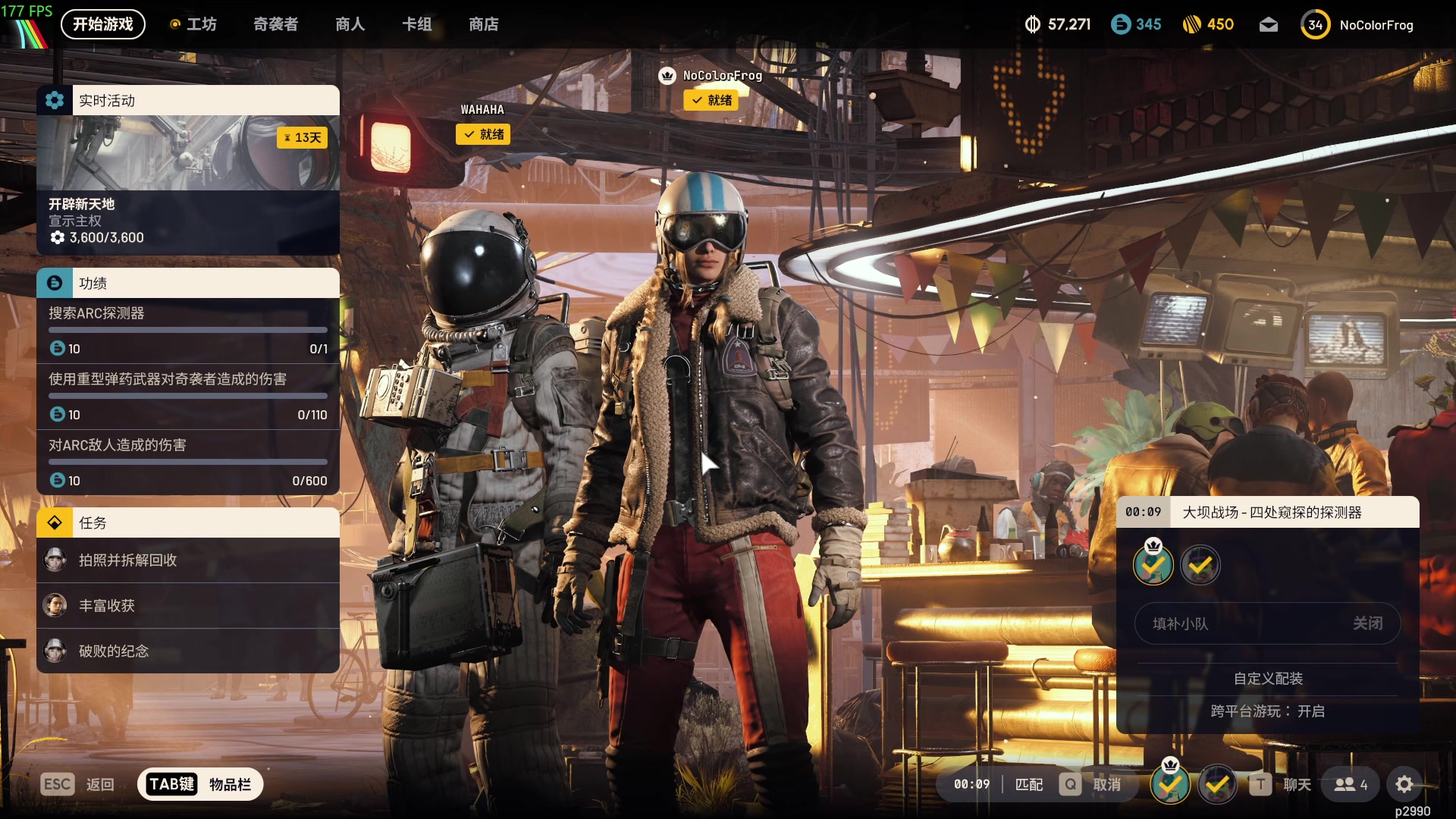The image size is (1456, 819).
Task: Toggle 跨平台游玩 crossplay setting
Action: (1267, 711)
